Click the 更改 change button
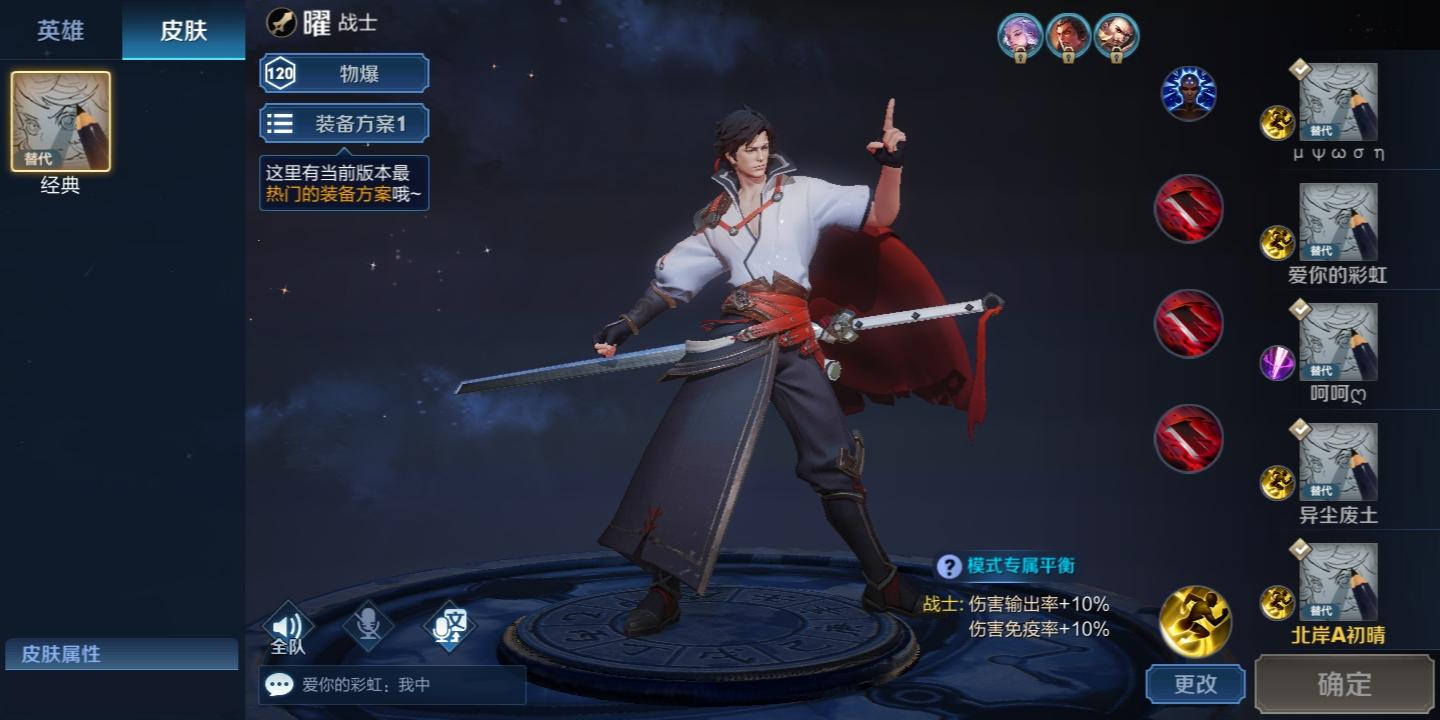This screenshot has width=1440, height=720. [x=1196, y=685]
